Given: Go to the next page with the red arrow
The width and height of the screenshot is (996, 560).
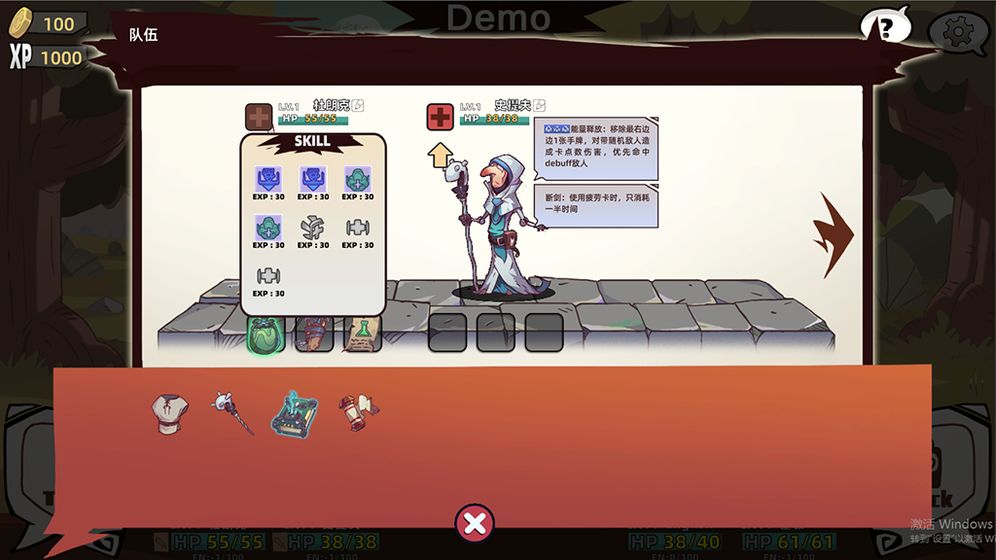Looking at the screenshot, I should click(837, 234).
